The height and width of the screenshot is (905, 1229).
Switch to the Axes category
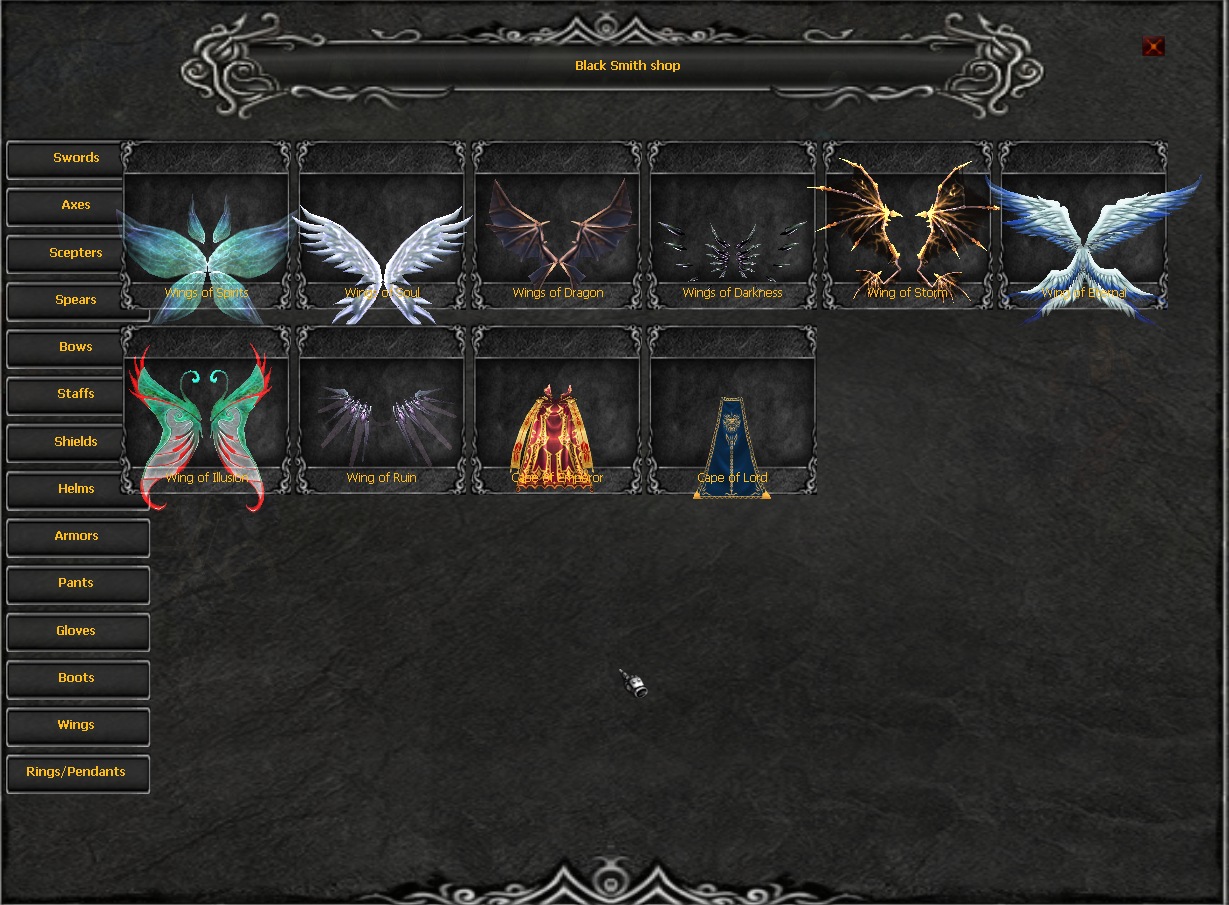pos(77,205)
